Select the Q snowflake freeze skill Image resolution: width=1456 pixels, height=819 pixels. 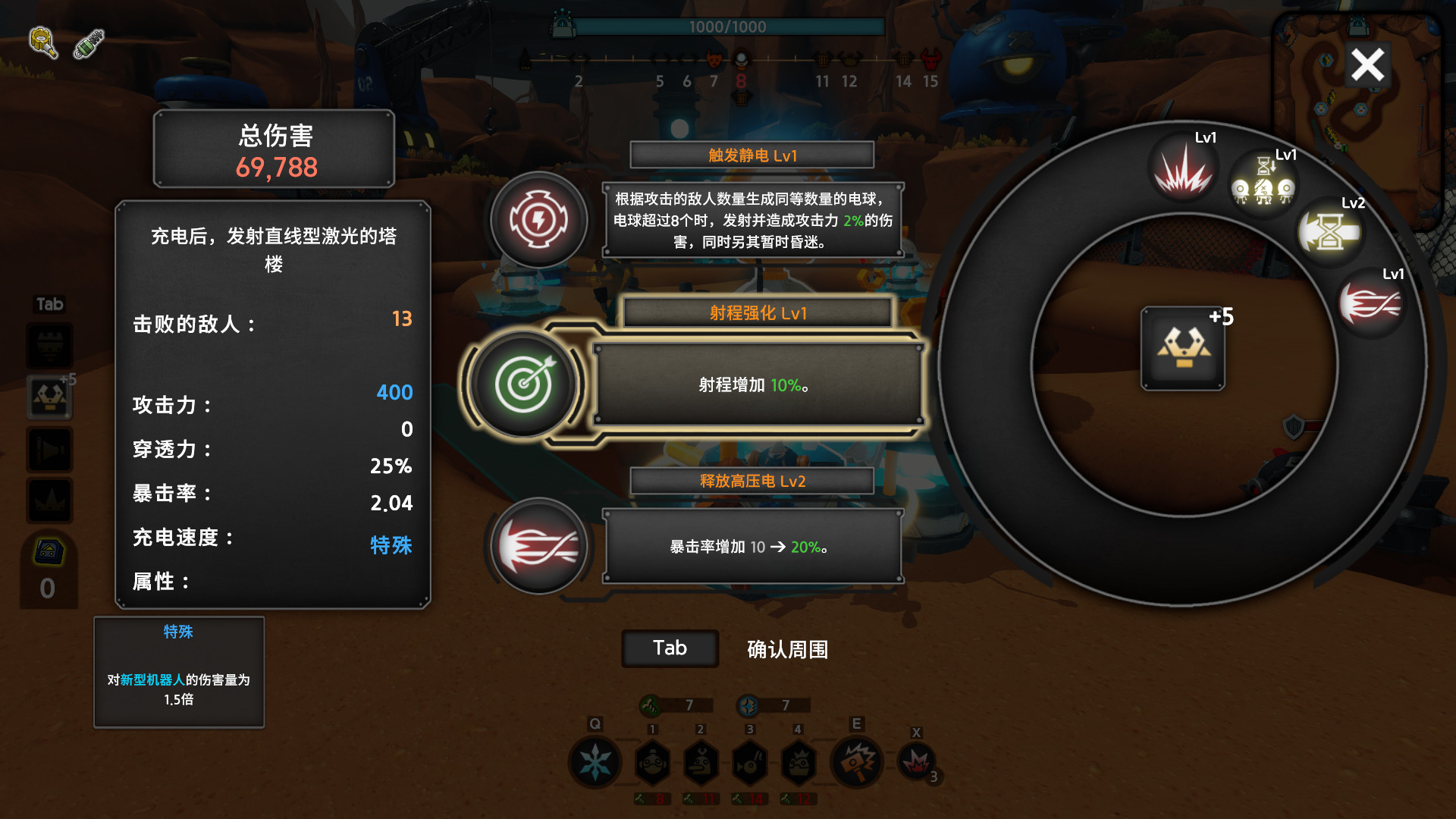(x=595, y=762)
